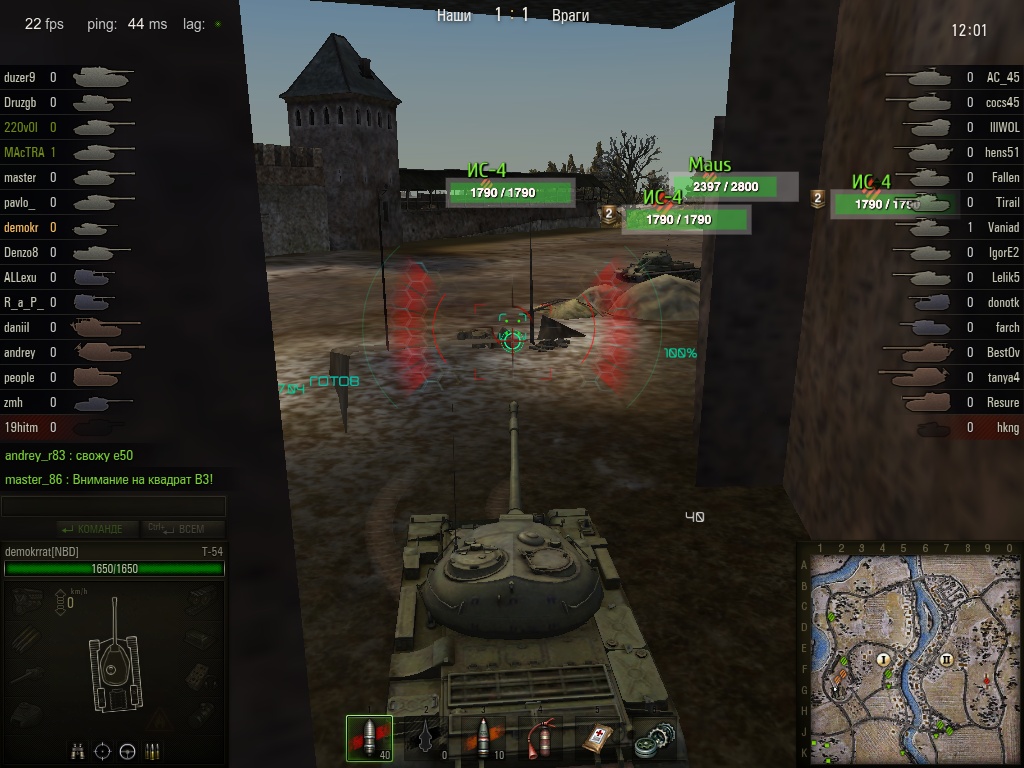Viewport: 1024px width, 768px height.
Task: Use the first aid kit consumable
Action: click(x=597, y=739)
